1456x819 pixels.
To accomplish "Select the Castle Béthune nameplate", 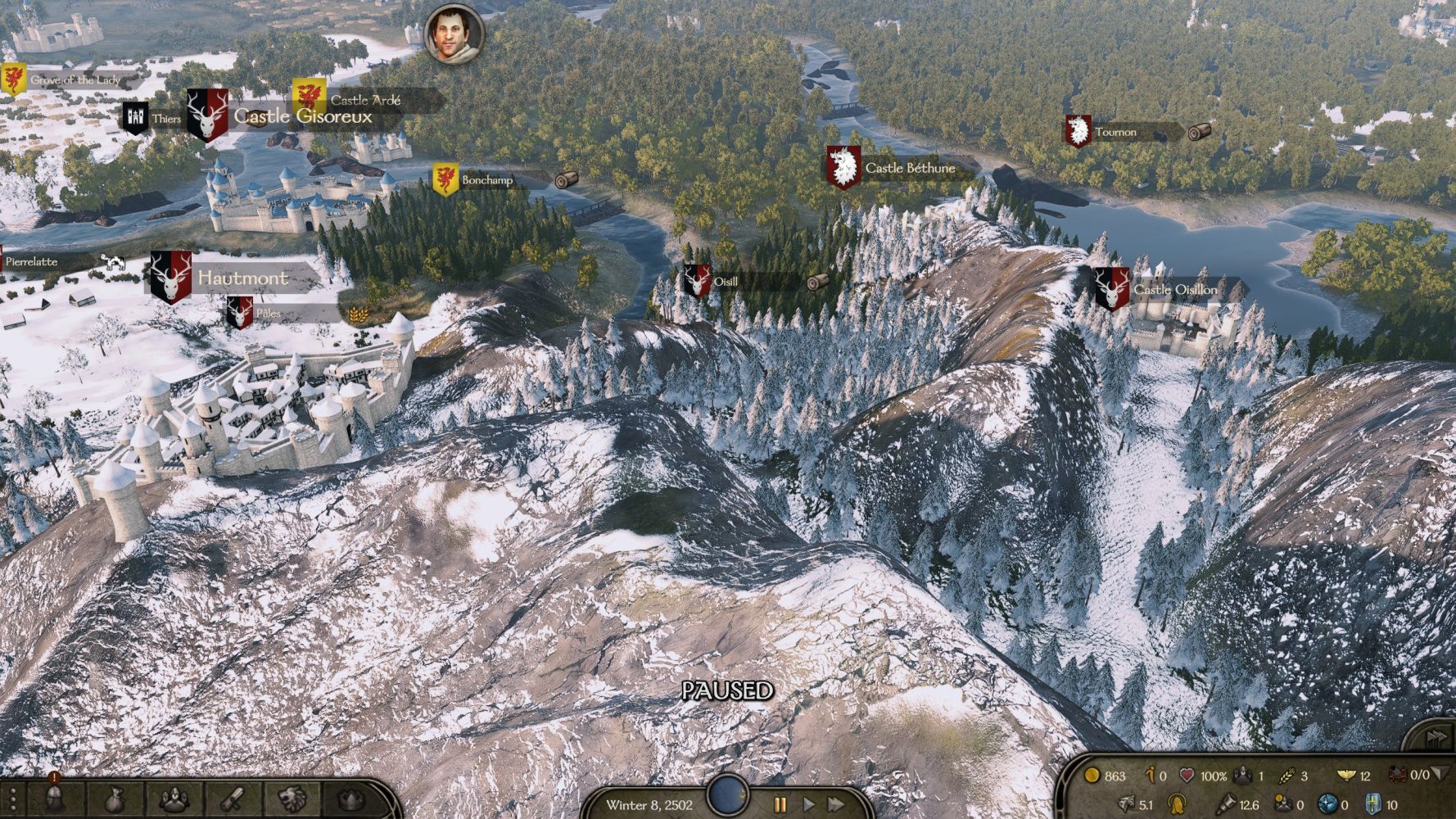I will [909, 168].
